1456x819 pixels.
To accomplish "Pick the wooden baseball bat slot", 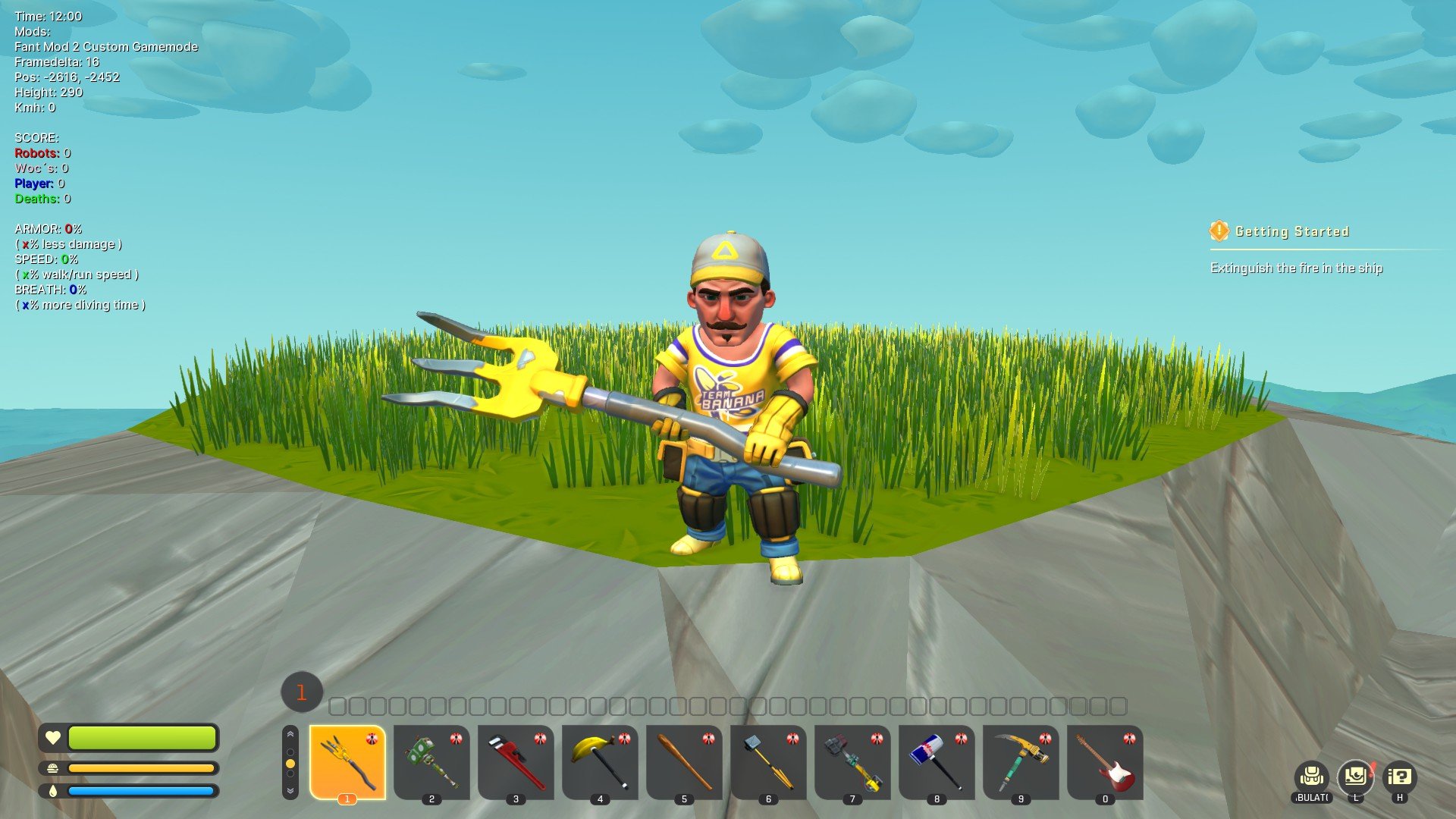I will coord(684,761).
